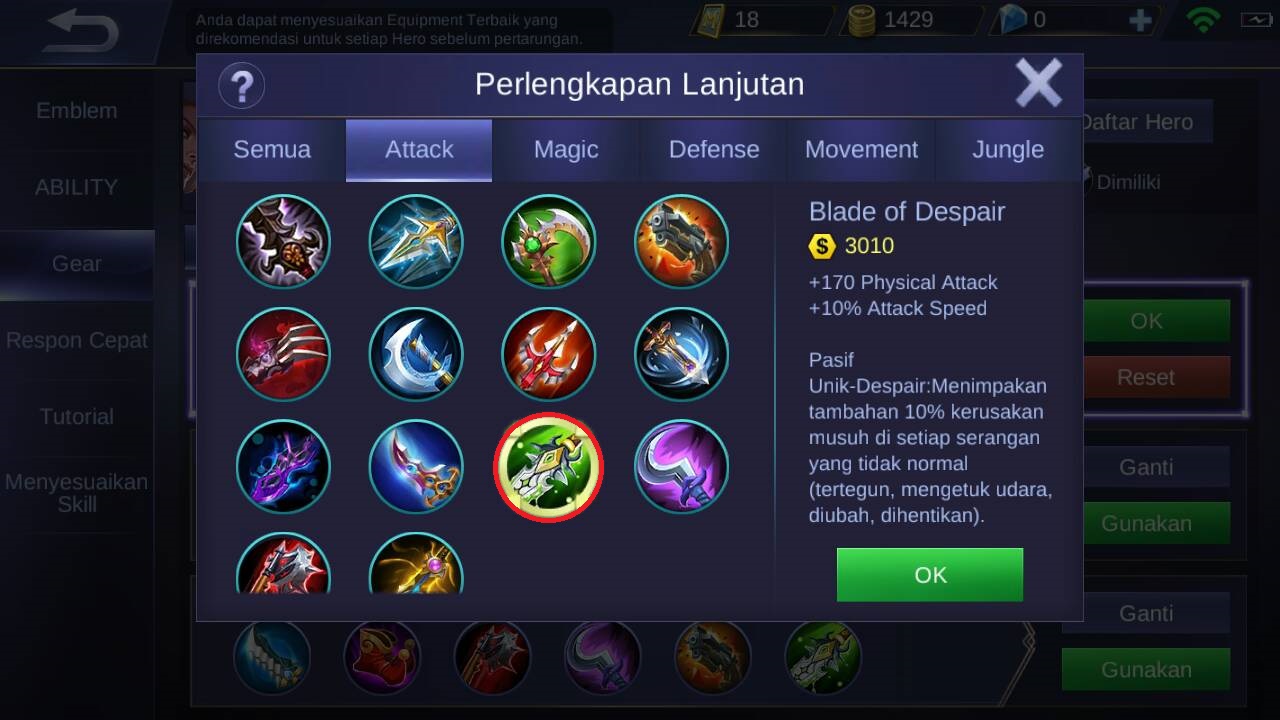Select the Attack equipment tab
The height and width of the screenshot is (720, 1280).
(x=419, y=150)
